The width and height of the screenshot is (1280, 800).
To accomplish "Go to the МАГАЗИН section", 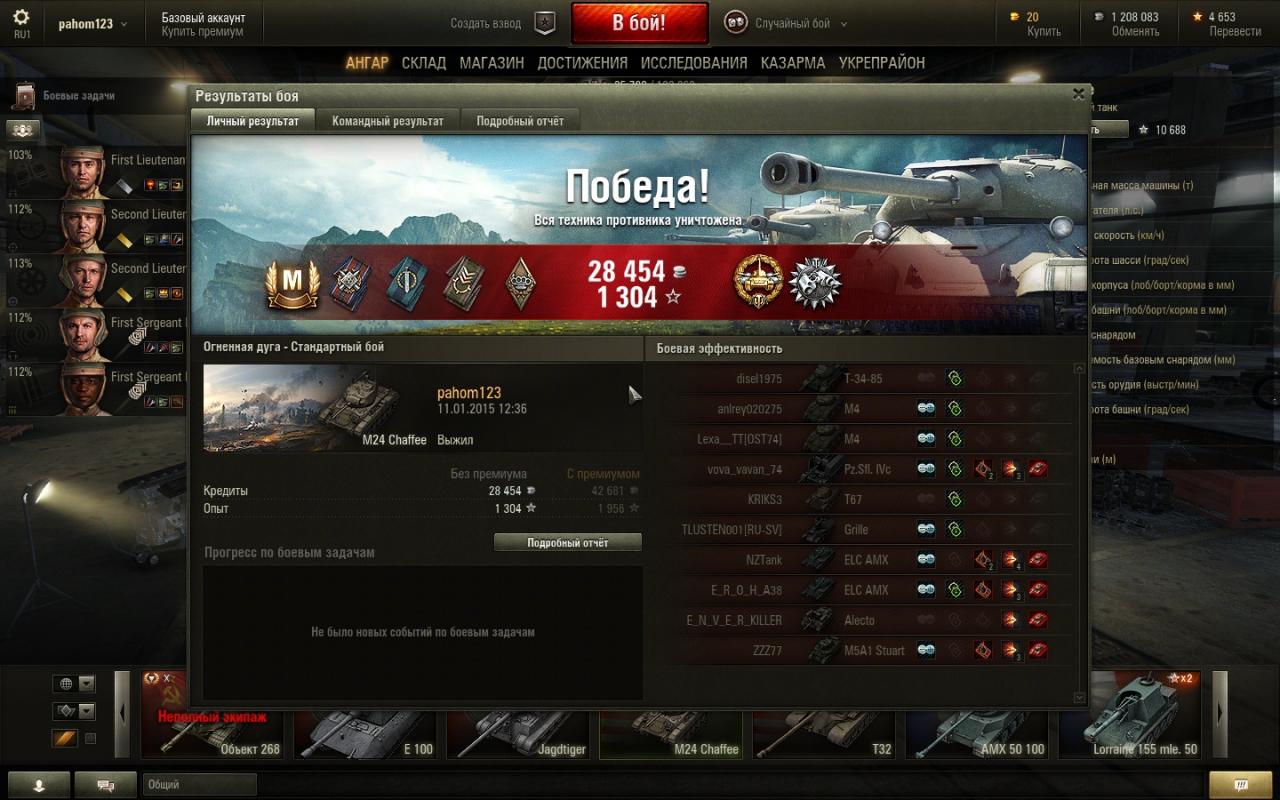I will coord(491,63).
